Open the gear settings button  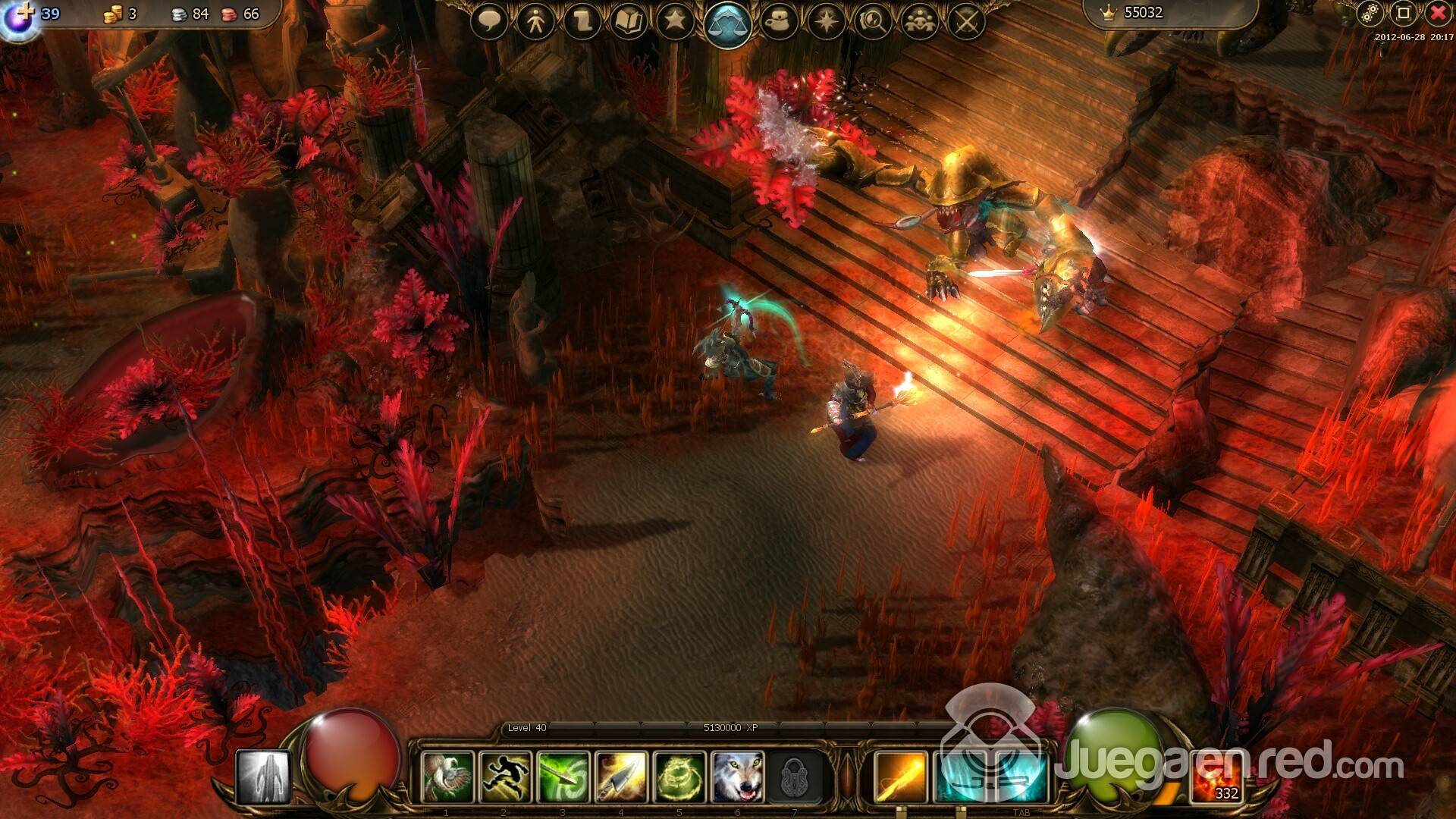[x=1370, y=13]
